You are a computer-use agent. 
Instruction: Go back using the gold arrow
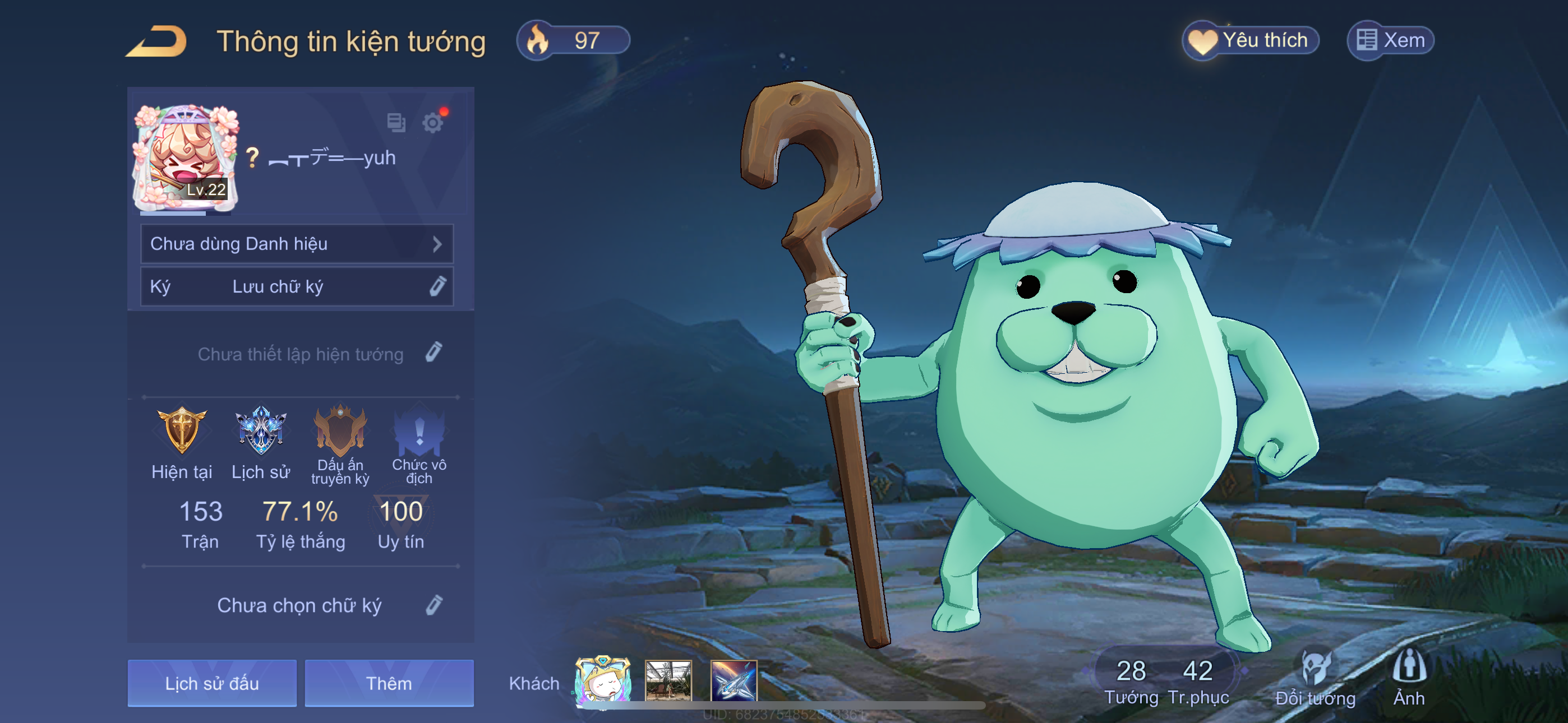click(x=156, y=41)
